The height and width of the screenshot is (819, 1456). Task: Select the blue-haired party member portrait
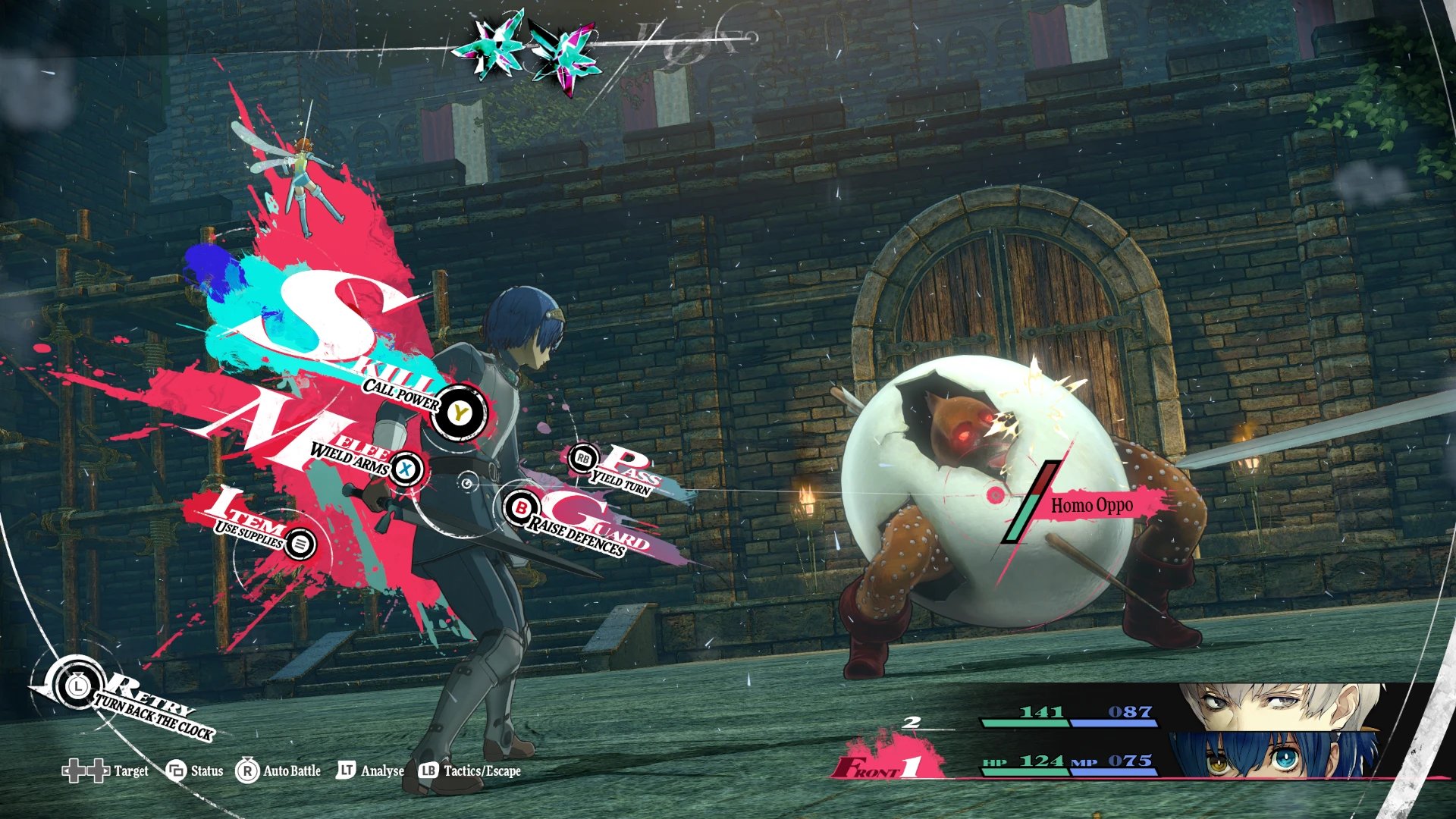pyautogui.click(x=1274, y=755)
